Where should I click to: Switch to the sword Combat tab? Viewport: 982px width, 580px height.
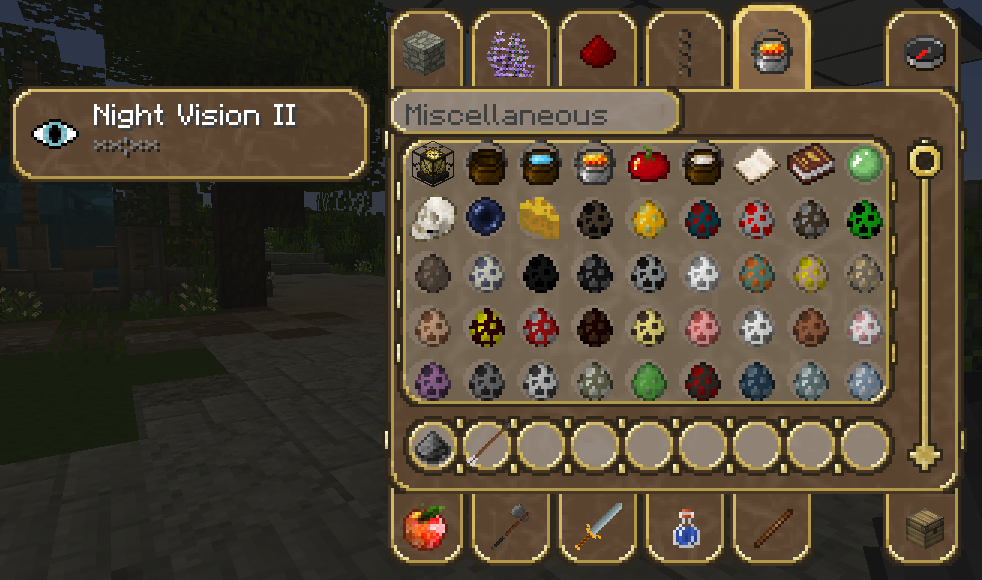click(x=597, y=526)
